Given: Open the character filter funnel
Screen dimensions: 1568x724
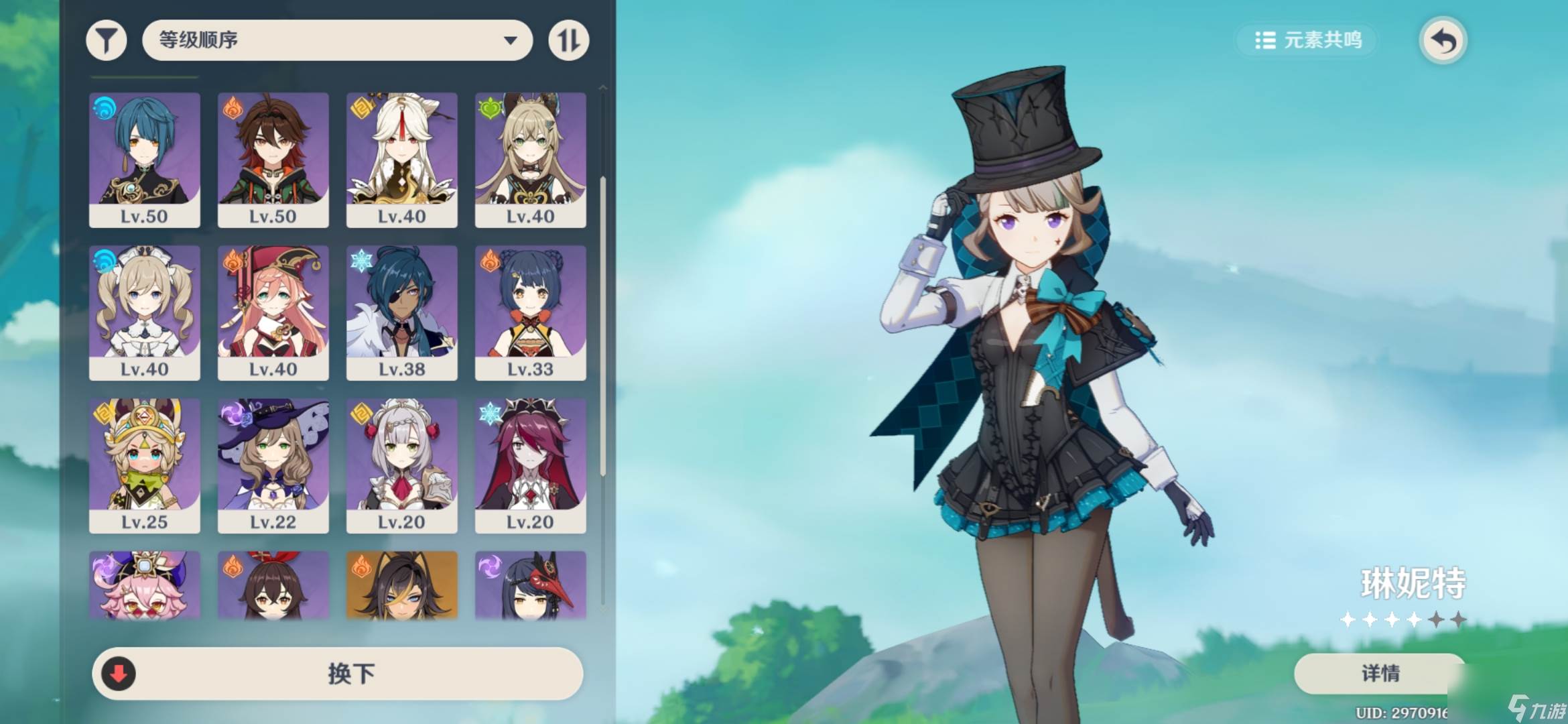Looking at the screenshot, I should [107, 40].
